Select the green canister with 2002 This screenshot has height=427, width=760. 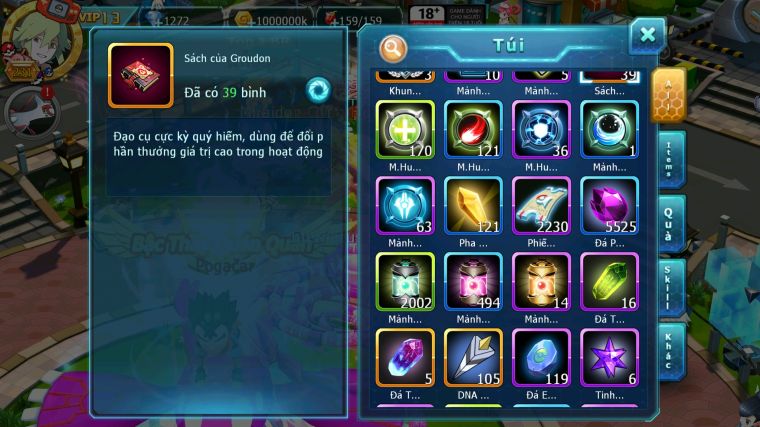tap(405, 281)
